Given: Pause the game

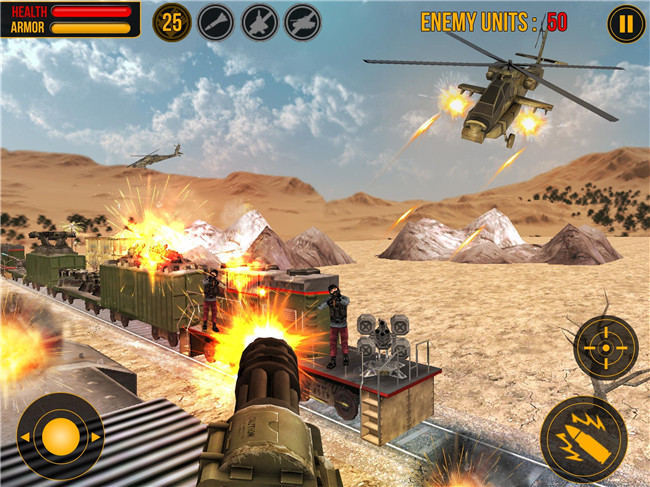Looking at the screenshot, I should coord(625,23).
